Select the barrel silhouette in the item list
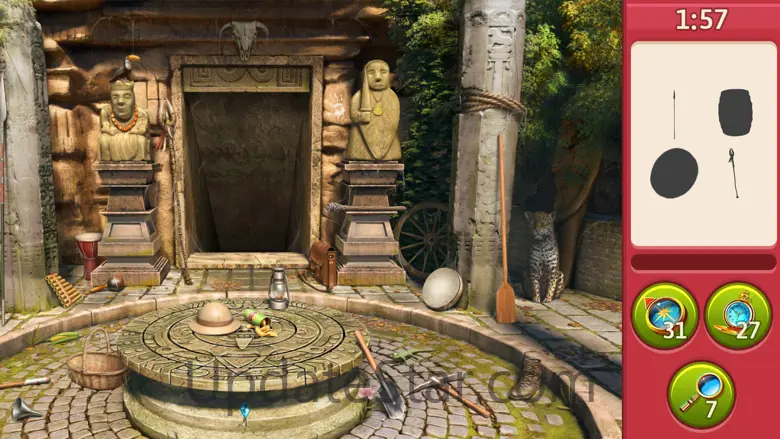 [x=735, y=112]
